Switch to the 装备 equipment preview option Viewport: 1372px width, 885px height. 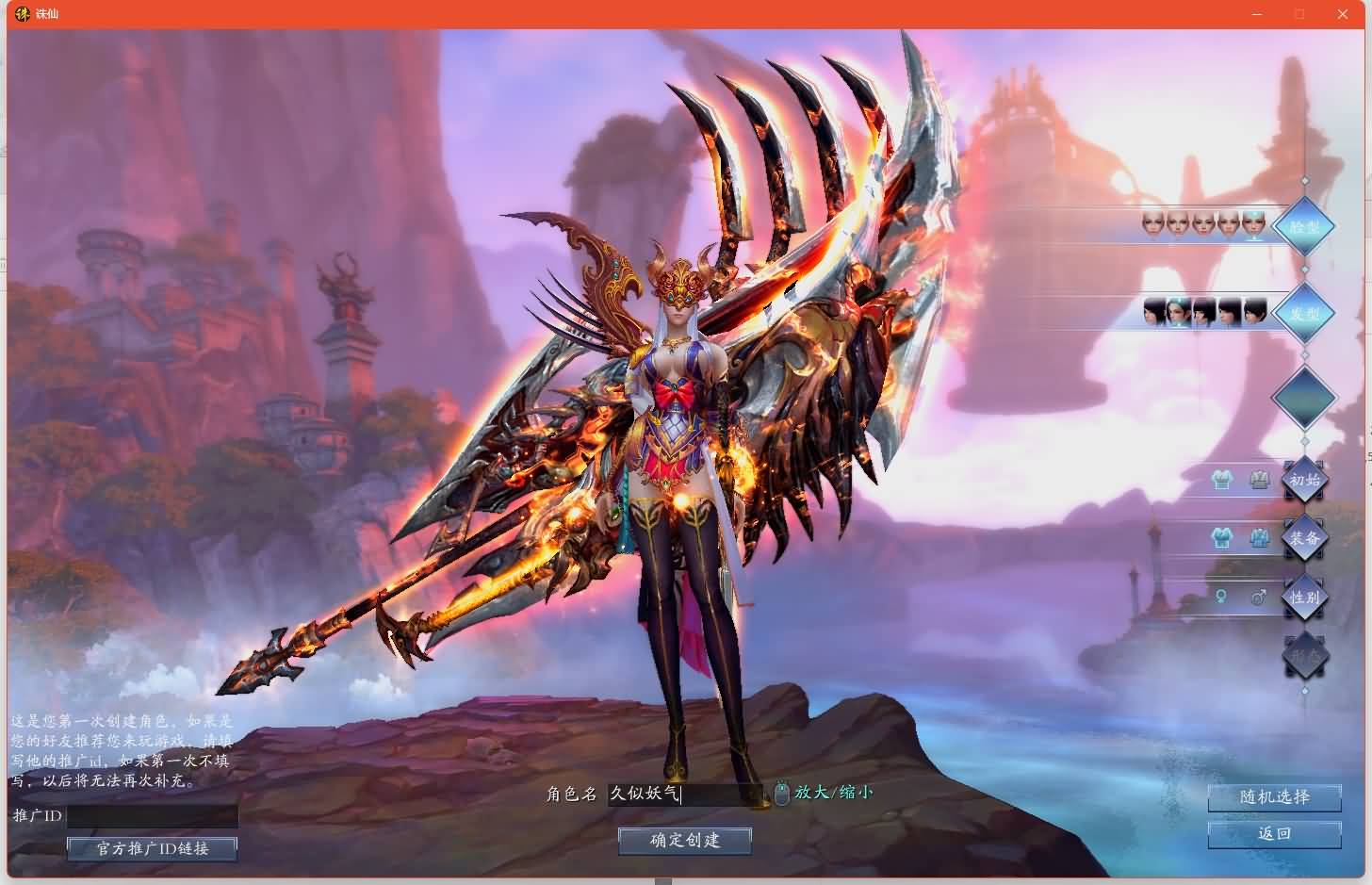[x=1304, y=538]
